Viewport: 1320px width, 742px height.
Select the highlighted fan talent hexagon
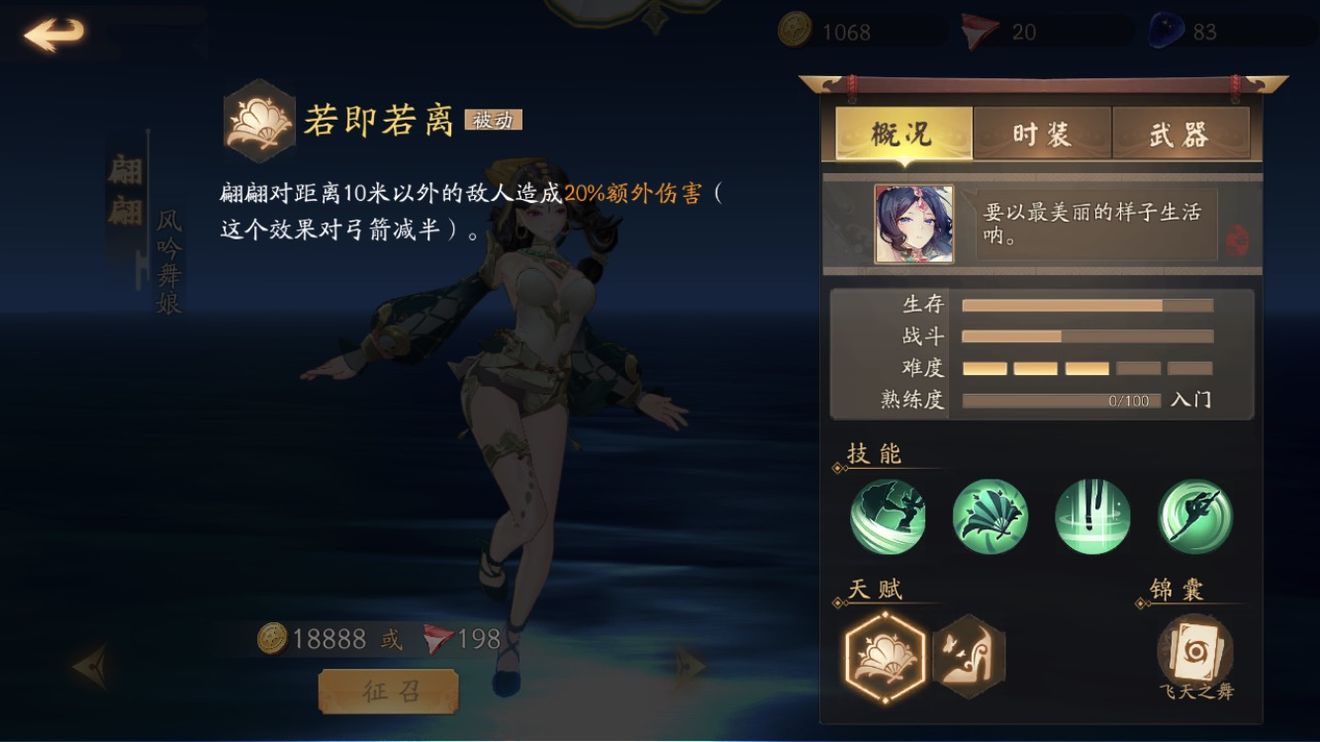pos(885,657)
